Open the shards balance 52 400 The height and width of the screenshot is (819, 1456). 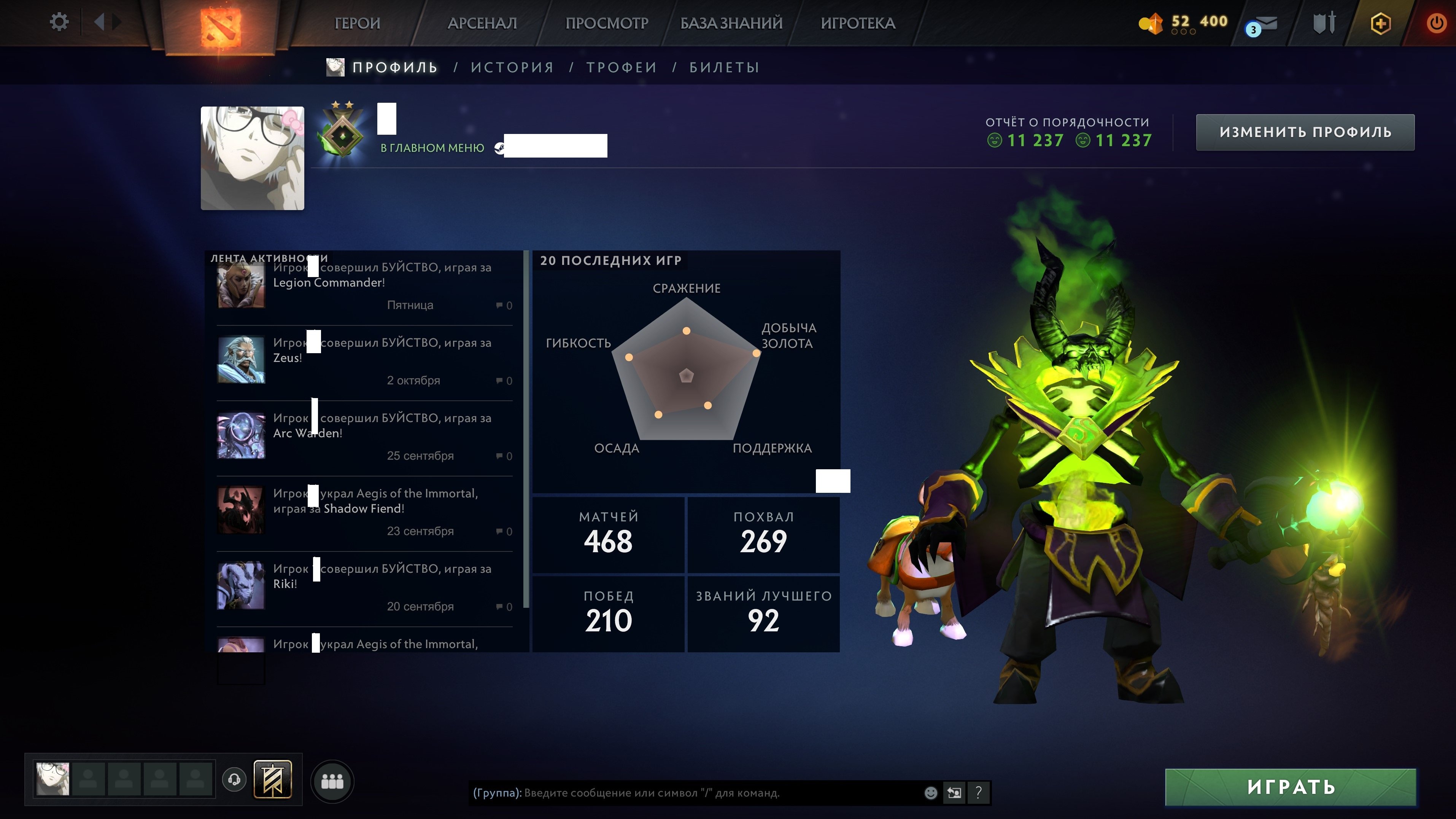click(1183, 22)
